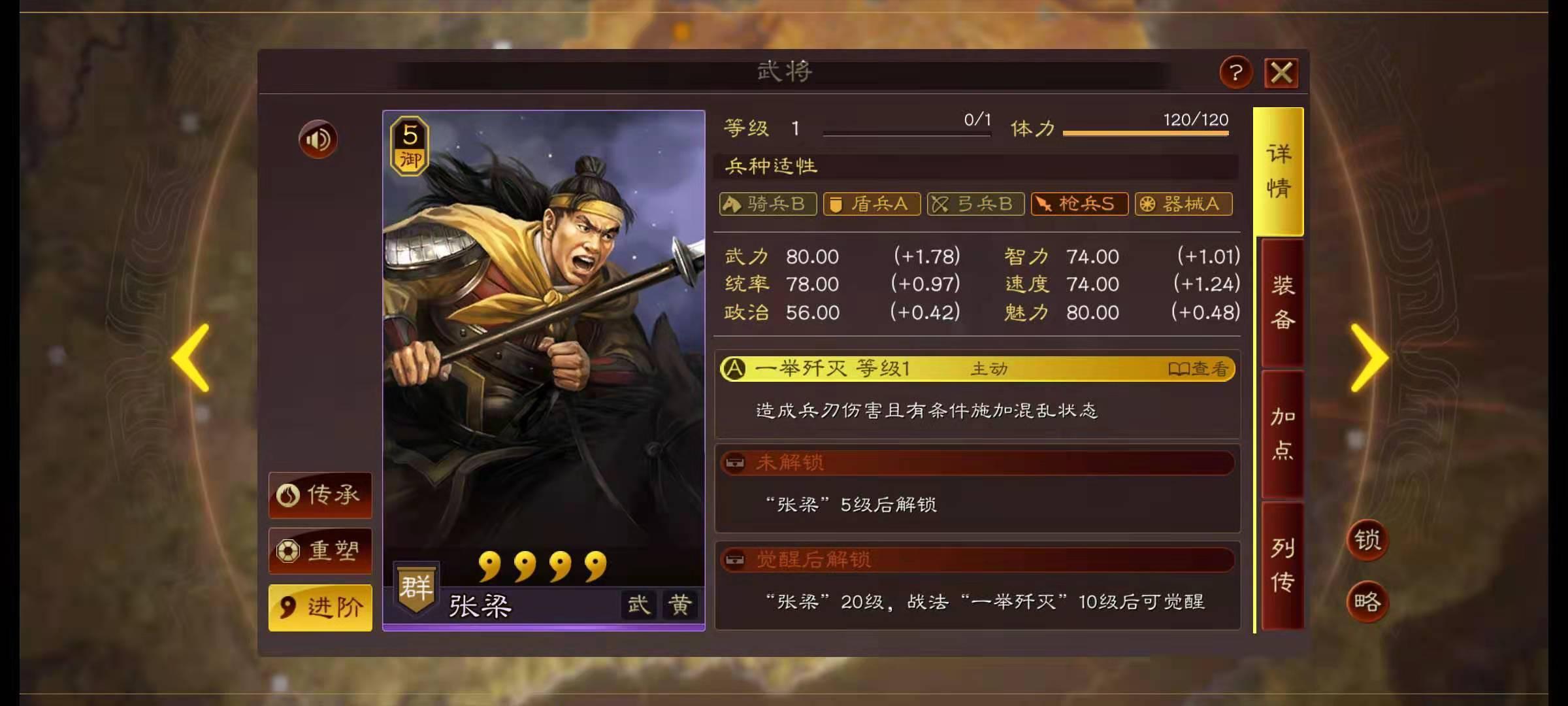
Task: Select the 骑兵B cavalry aptitude icon
Action: (768, 204)
